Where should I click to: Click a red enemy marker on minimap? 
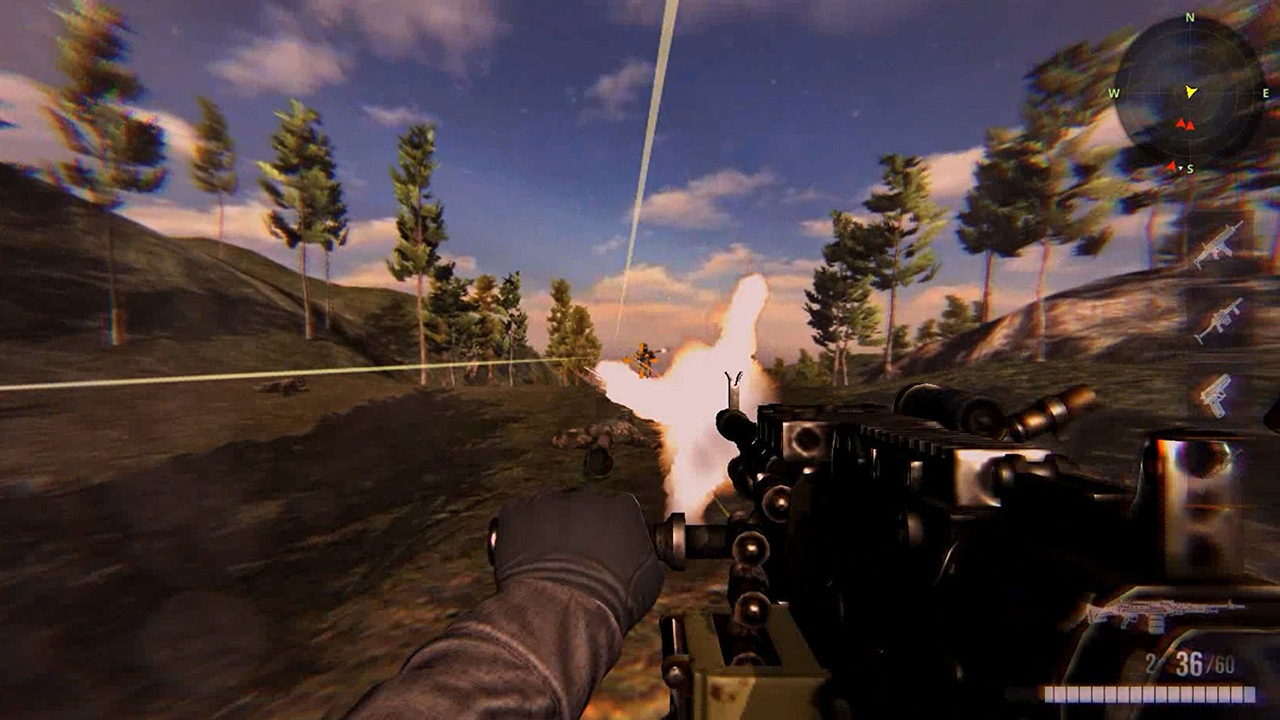pos(1183,124)
